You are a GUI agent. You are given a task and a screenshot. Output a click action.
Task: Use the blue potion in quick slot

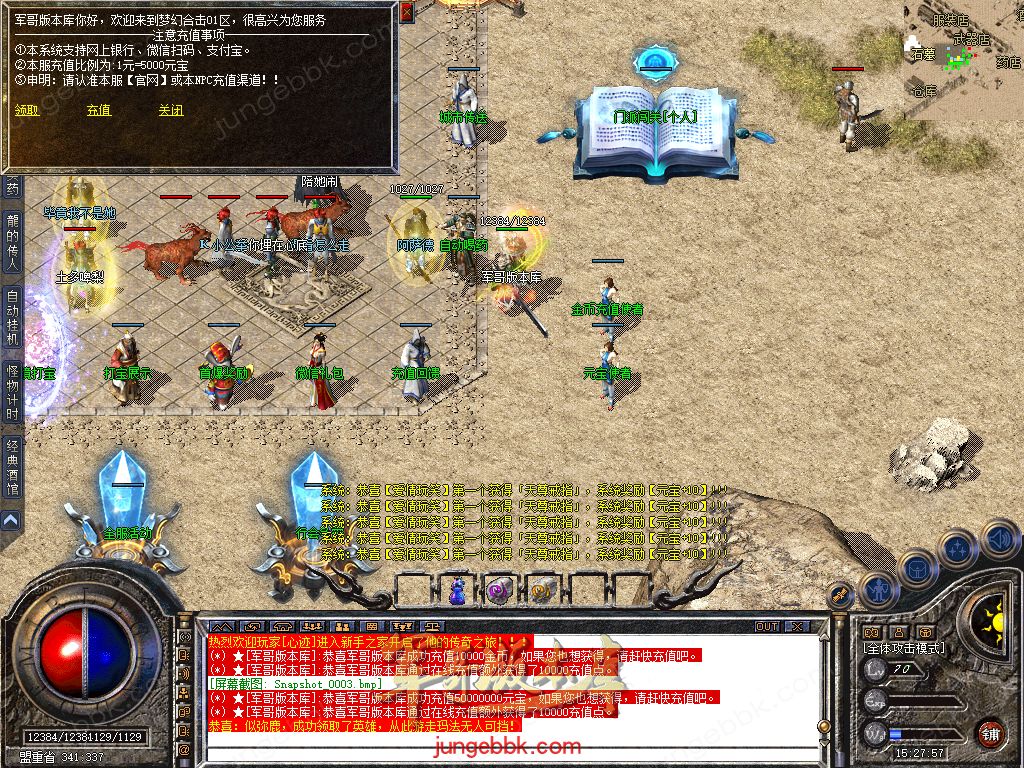pyautogui.click(x=457, y=592)
